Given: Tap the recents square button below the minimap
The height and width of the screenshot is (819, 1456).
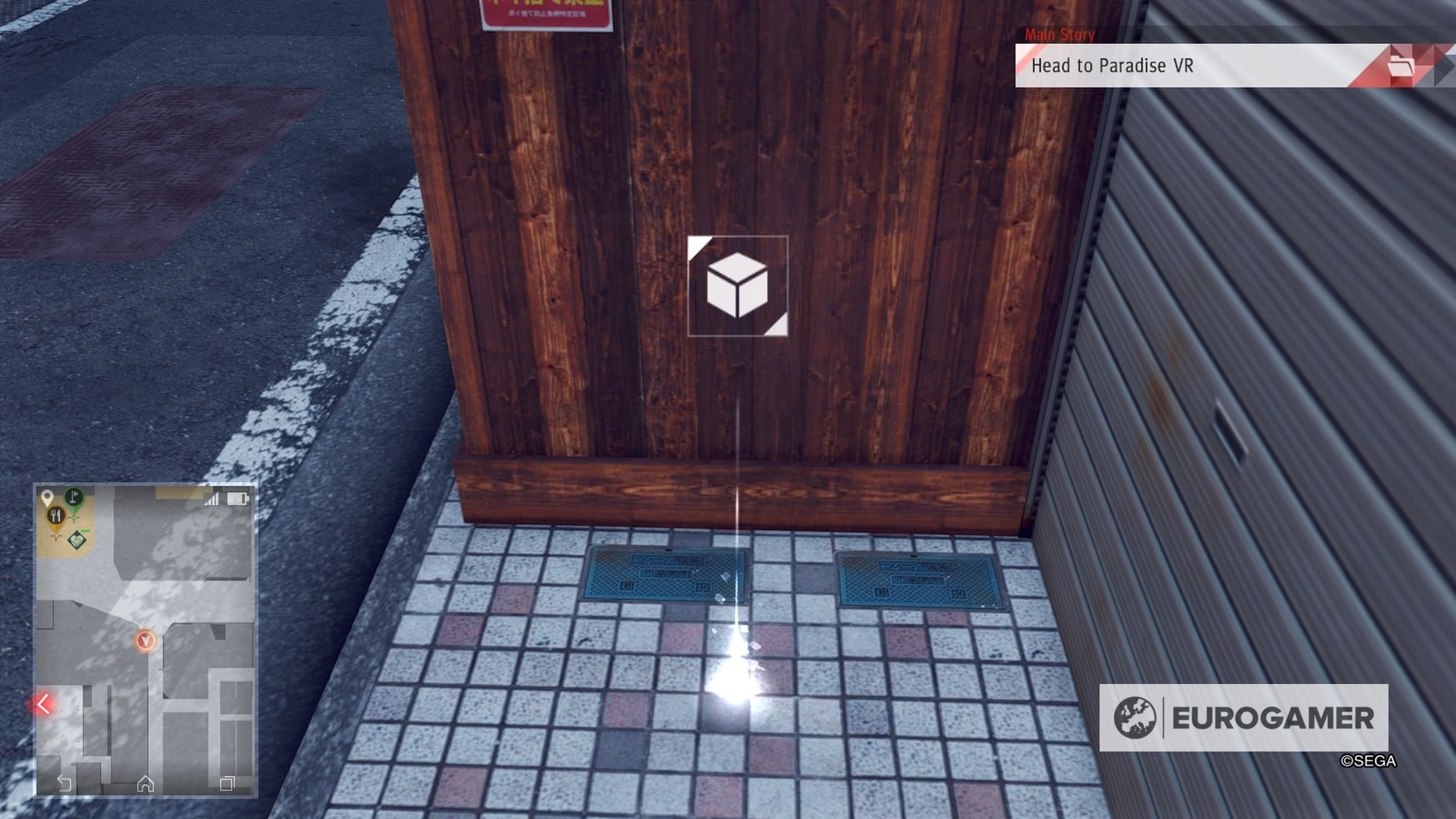Looking at the screenshot, I should click(227, 783).
